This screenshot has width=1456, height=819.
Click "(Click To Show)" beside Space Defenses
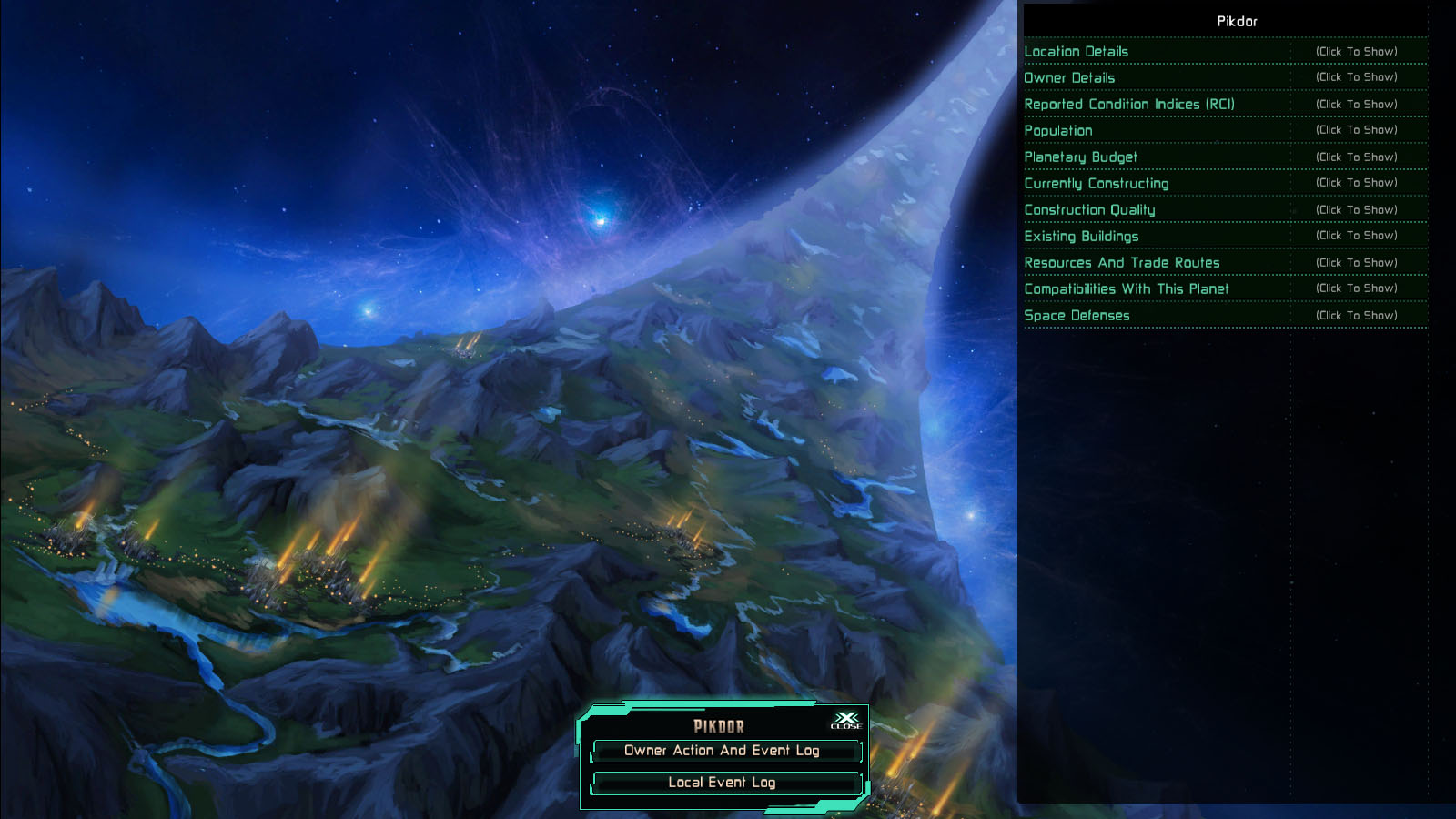tap(1357, 315)
